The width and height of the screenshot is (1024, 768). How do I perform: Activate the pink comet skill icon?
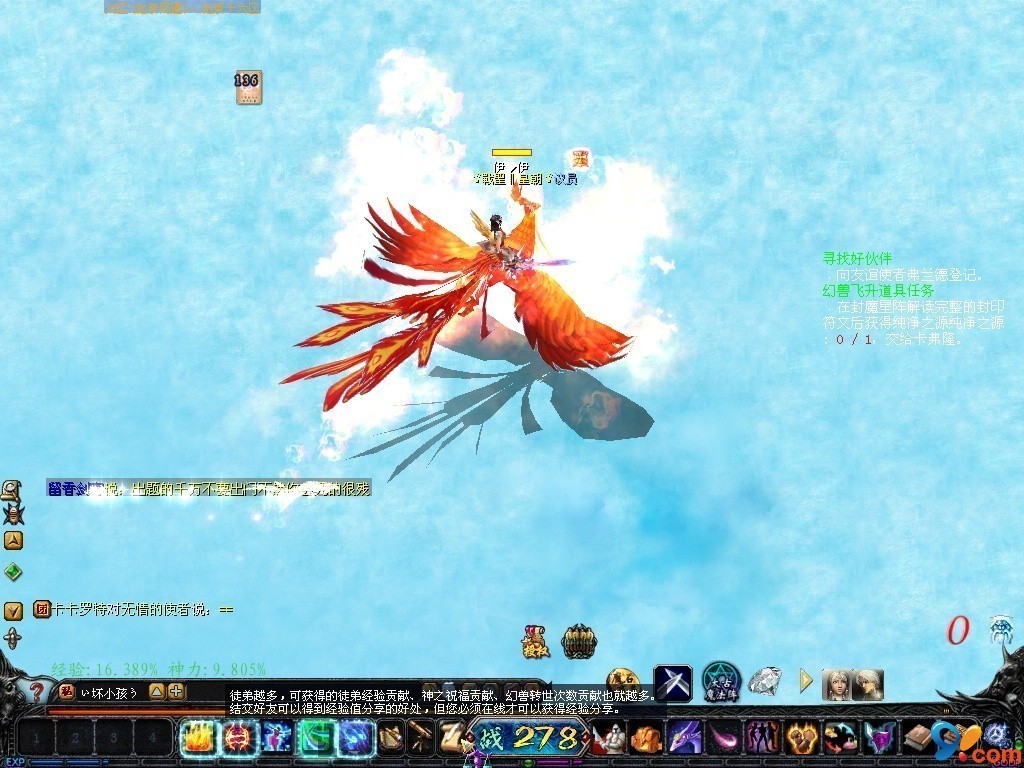pyautogui.click(x=723, y=739)
